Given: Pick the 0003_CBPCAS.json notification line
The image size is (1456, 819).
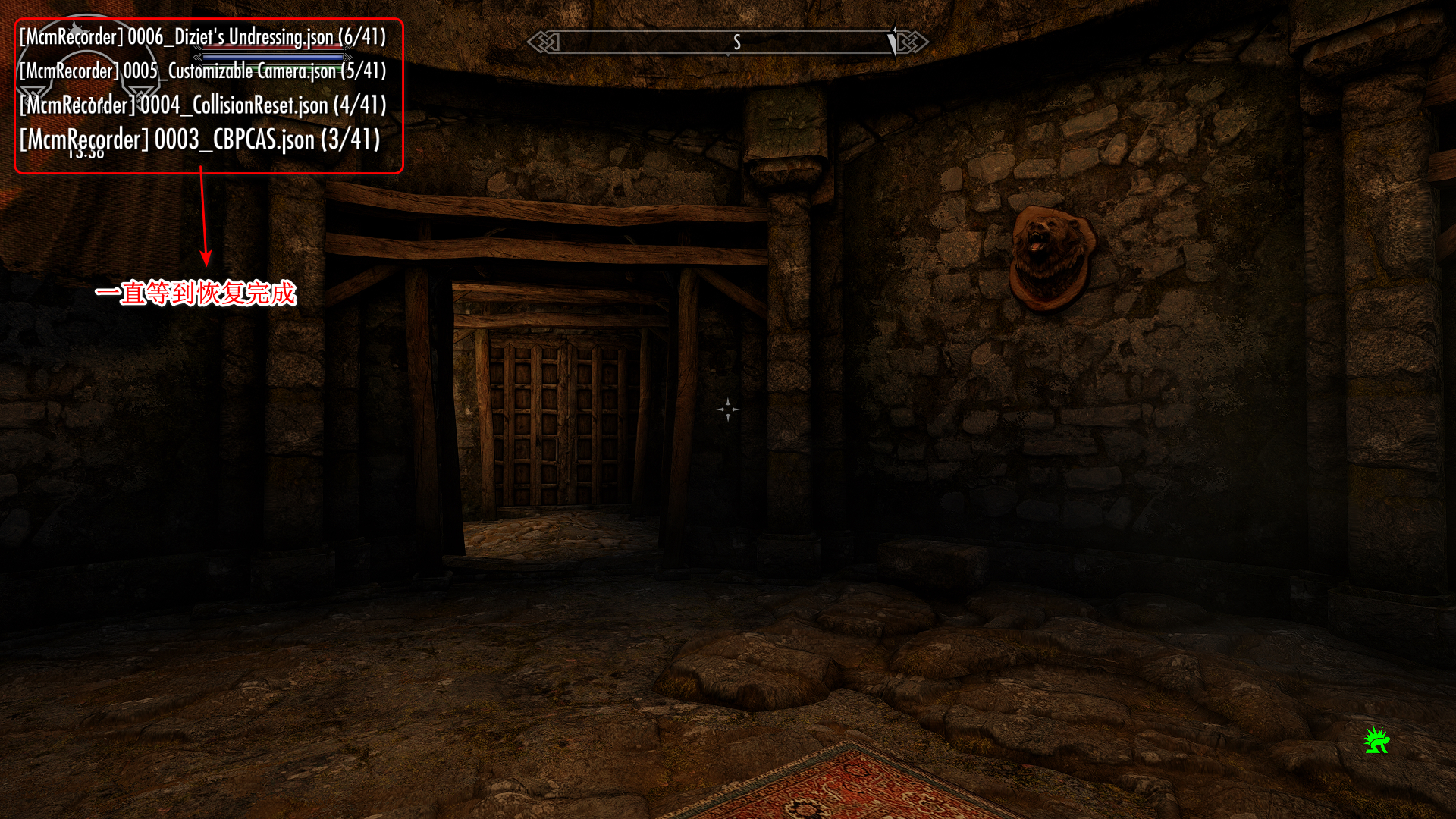Looking at the screenshot, I should click(199, 140).
